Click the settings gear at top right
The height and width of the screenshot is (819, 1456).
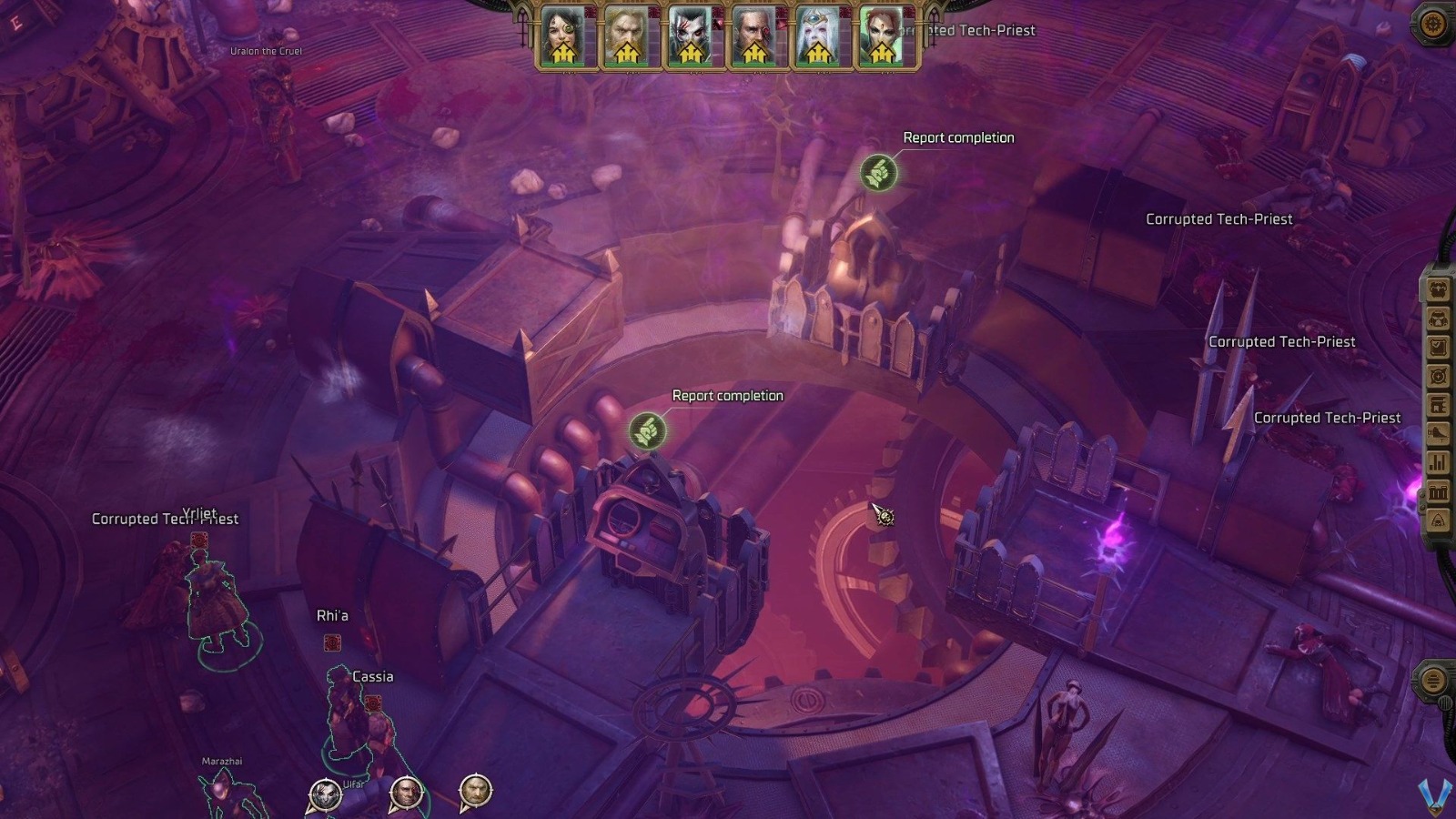[1431, 25]
